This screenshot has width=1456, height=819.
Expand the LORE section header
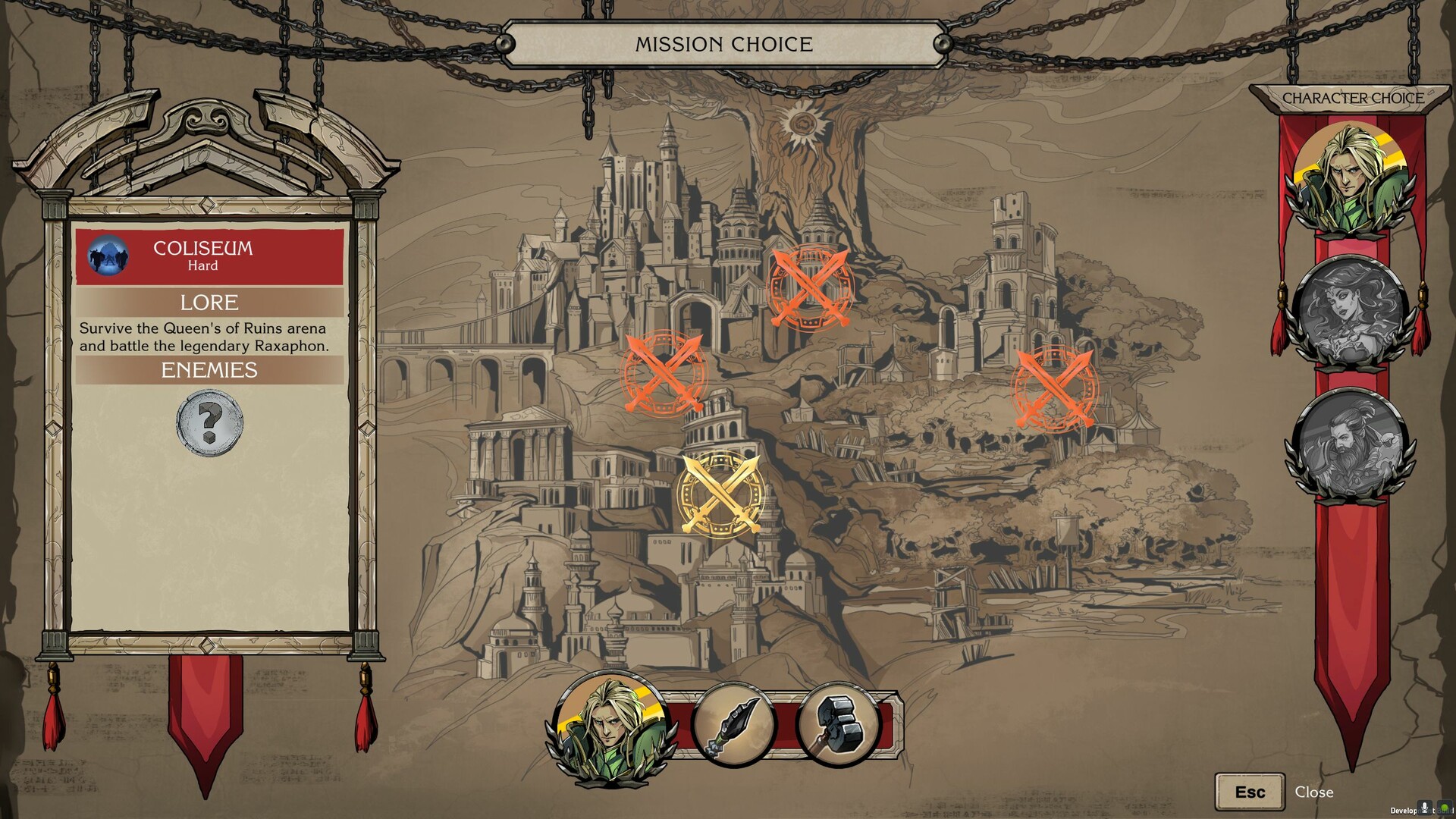(209, 303)
